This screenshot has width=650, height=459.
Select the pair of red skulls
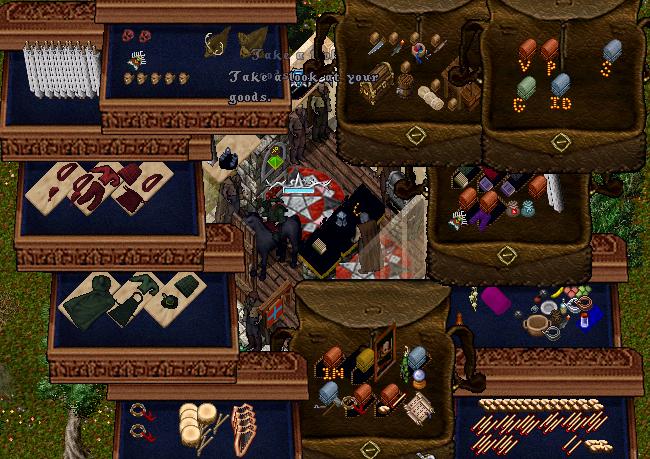(x=137, y=36)
